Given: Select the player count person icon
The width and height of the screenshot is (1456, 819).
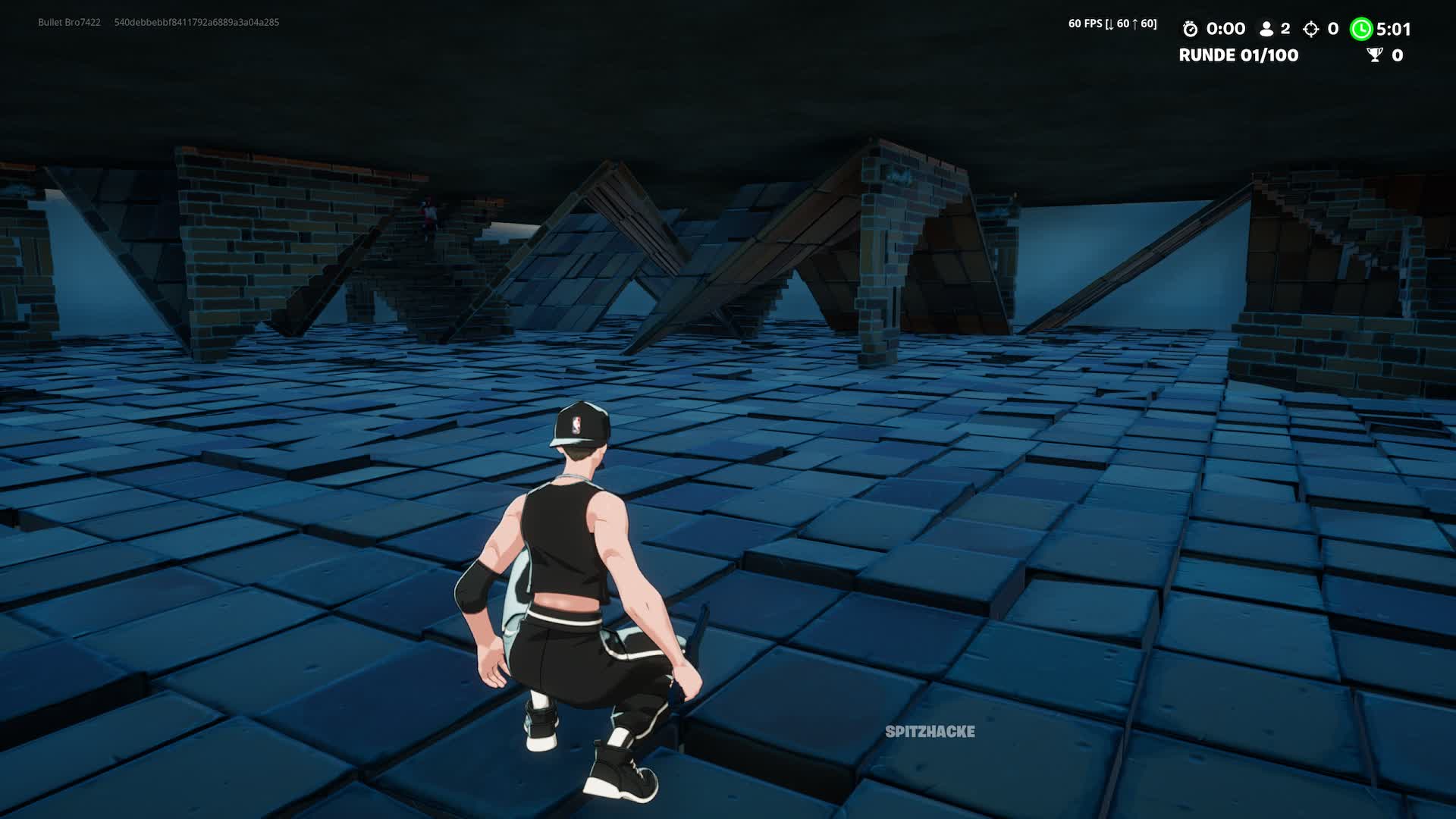Looking at the screenshot, I should pos(1266,29).
